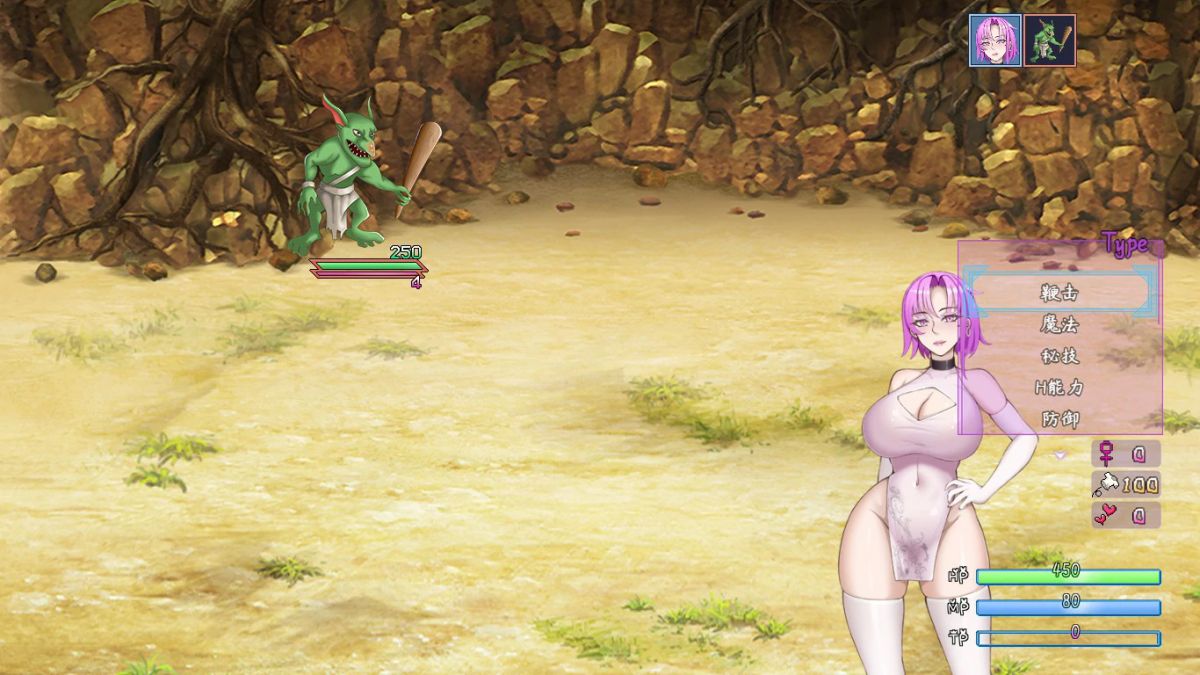
Task: Open the 秘技 secret skills command
Action: coord(1060,356)
